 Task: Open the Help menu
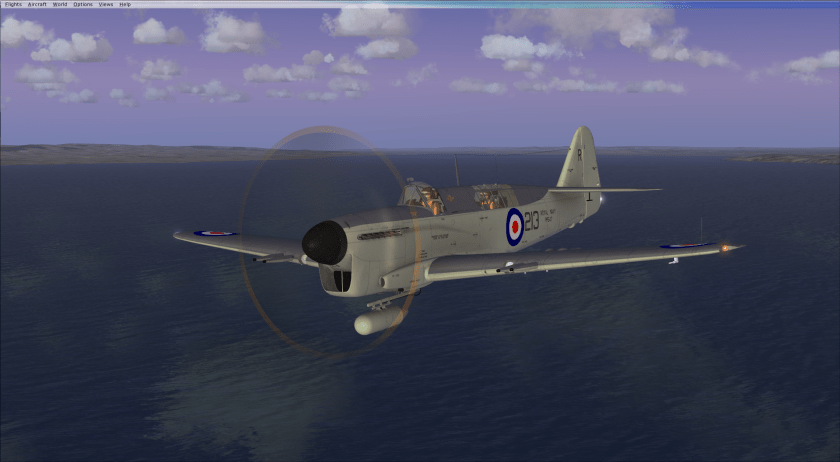125,4
